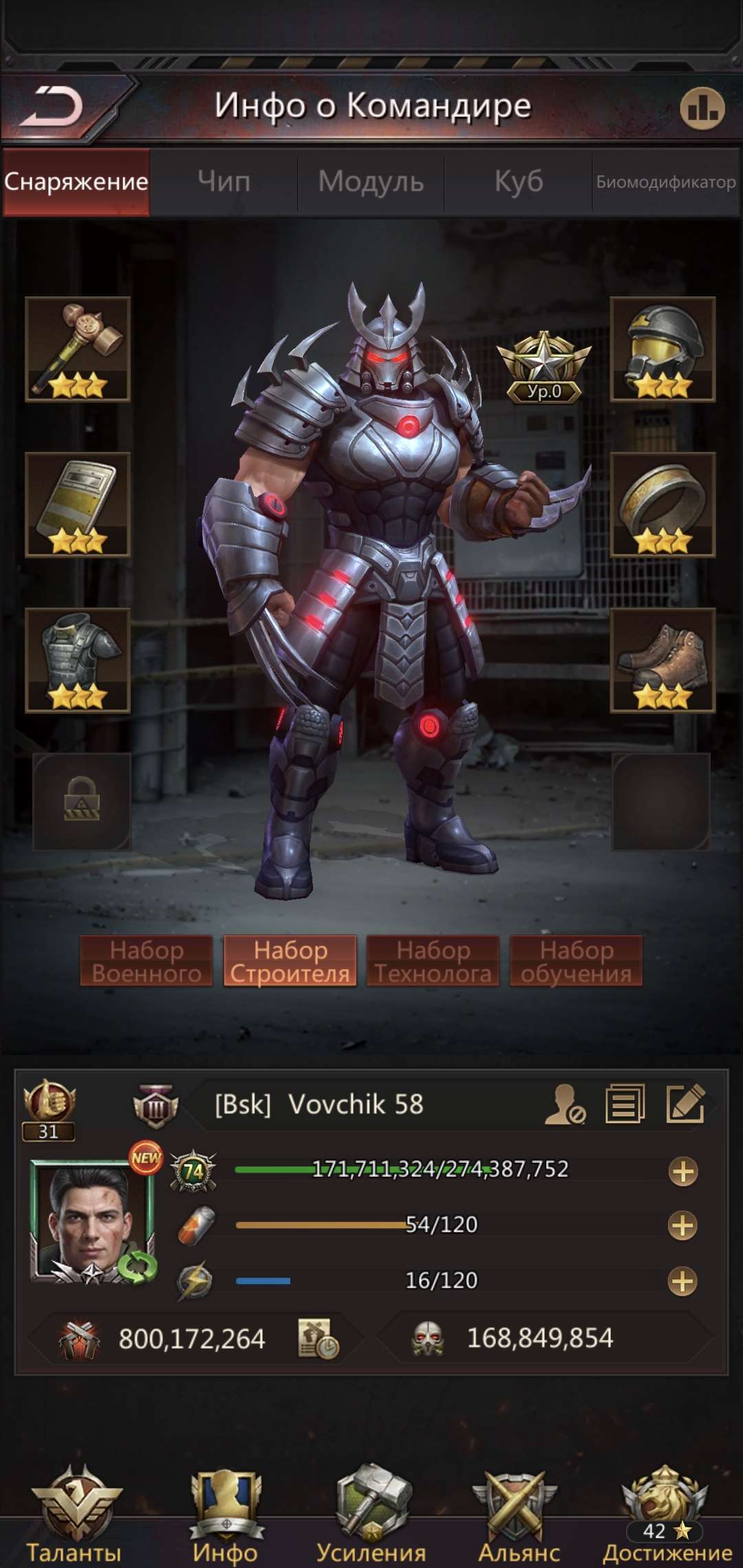The image size is (743, 1568).
Task: Select the hammer weapon equipment slot
Action: (x=78, y=349)
